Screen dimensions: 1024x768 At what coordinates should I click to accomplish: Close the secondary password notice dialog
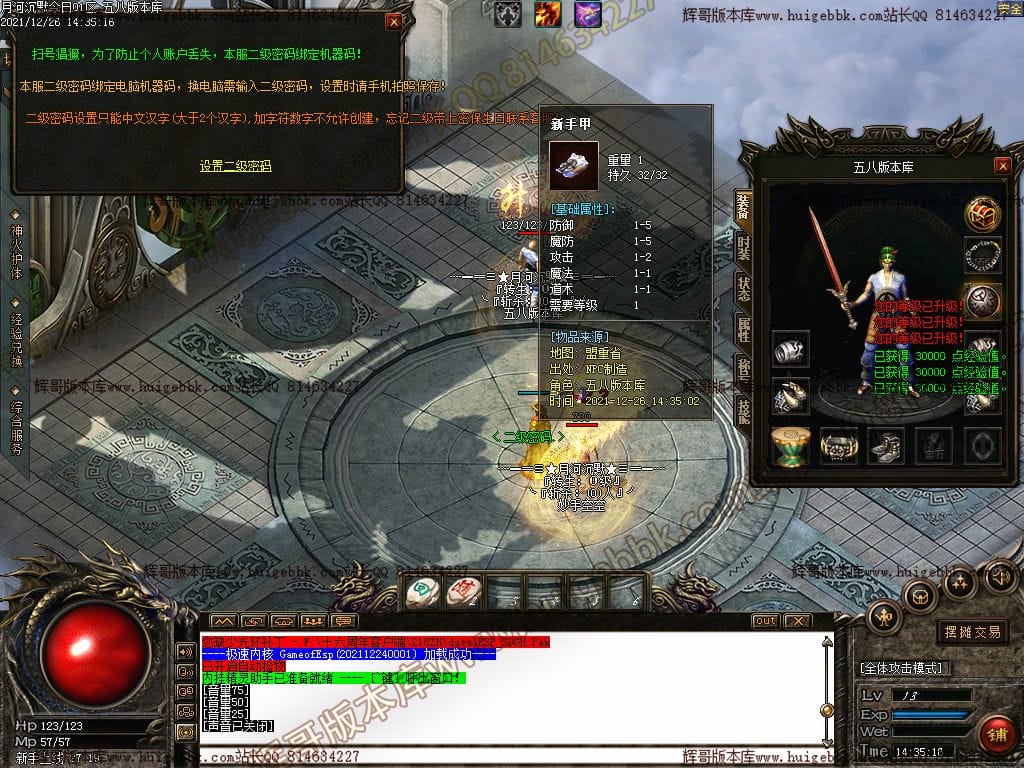[x=394, y=21]
